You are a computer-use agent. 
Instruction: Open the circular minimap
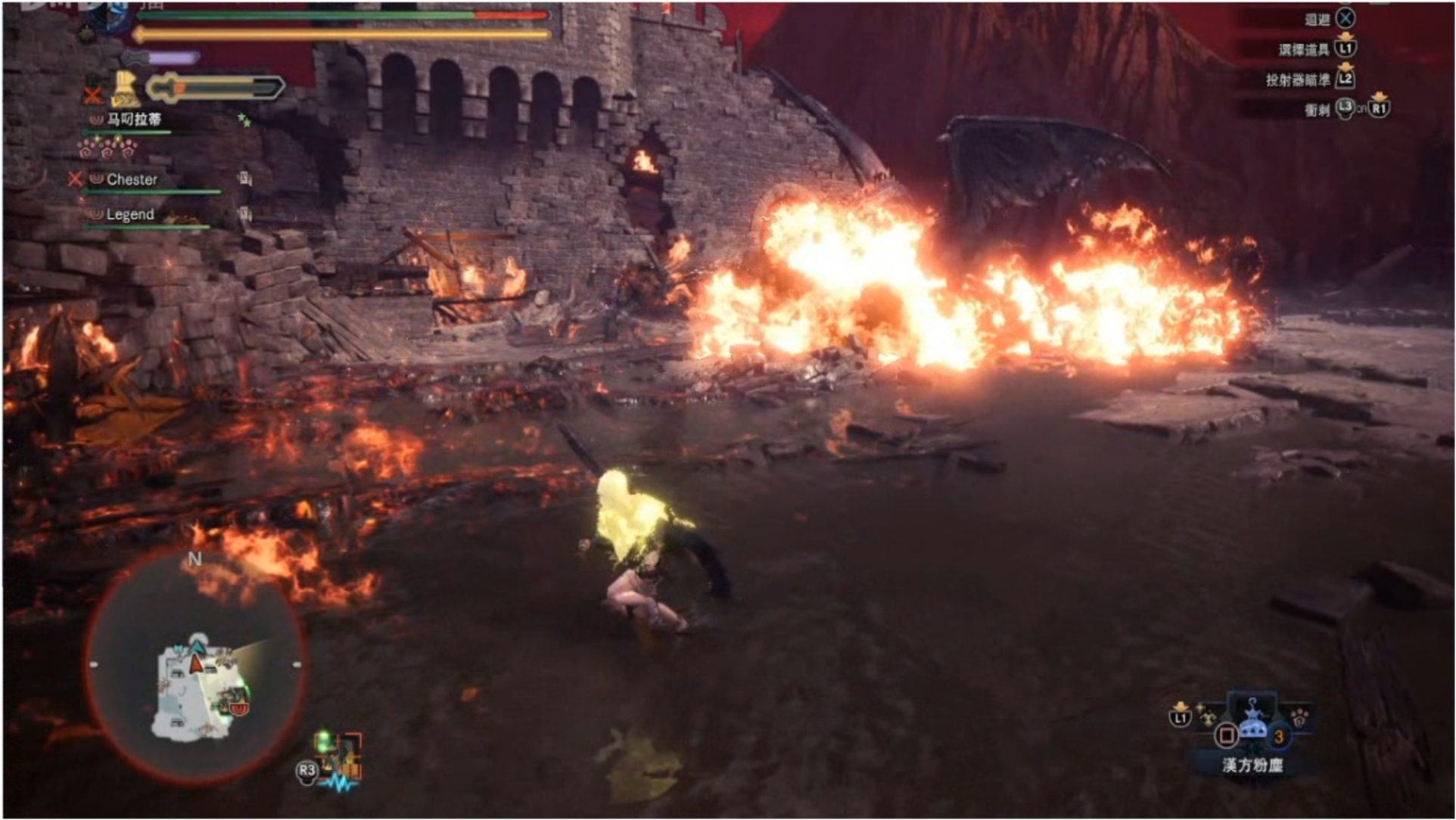coord(195,666)
